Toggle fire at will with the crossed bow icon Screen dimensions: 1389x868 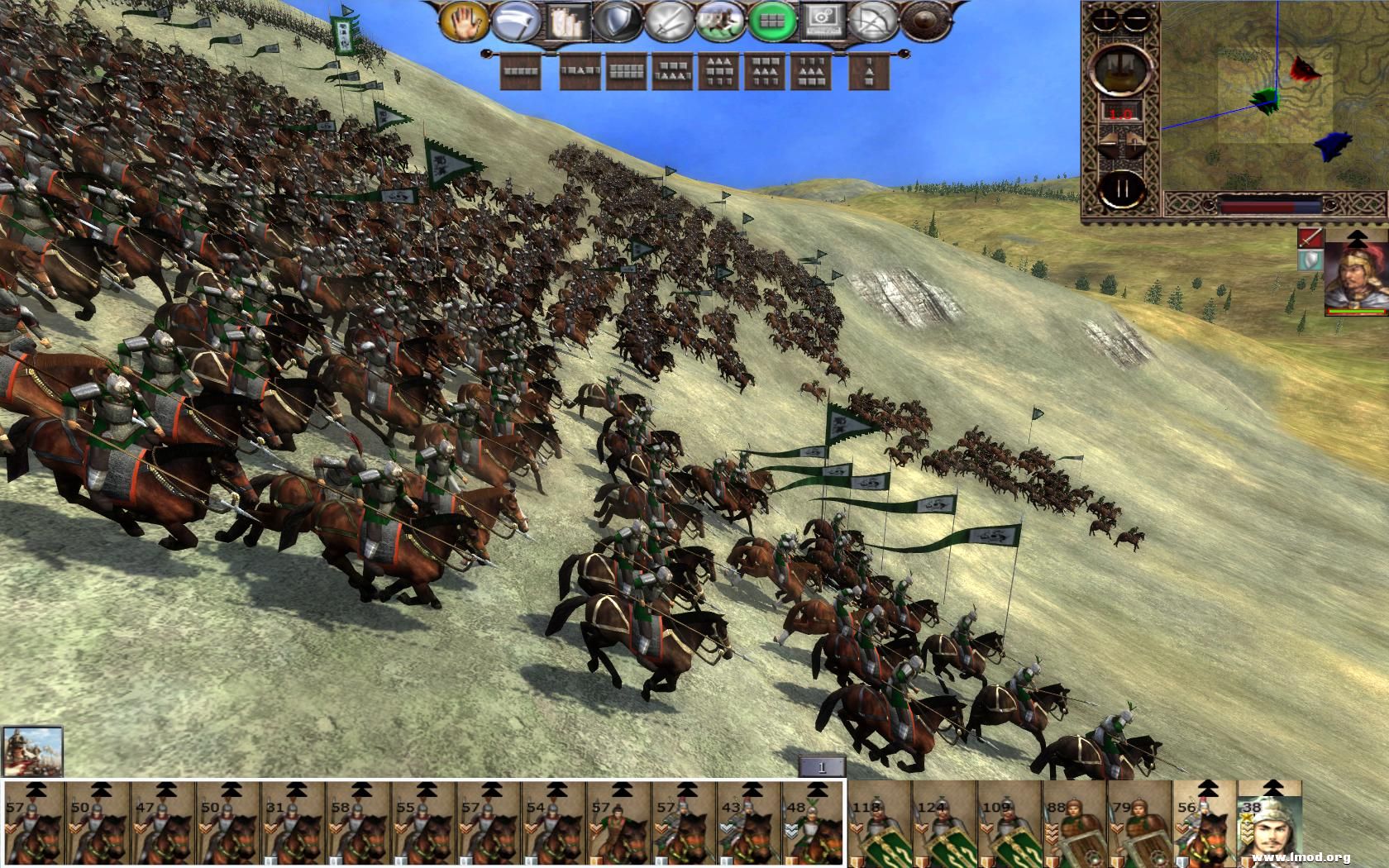(872, 21)
